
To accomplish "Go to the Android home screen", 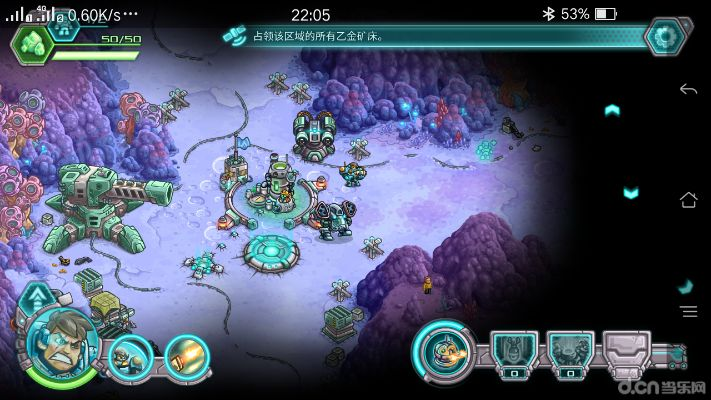I will click(688, 200).
